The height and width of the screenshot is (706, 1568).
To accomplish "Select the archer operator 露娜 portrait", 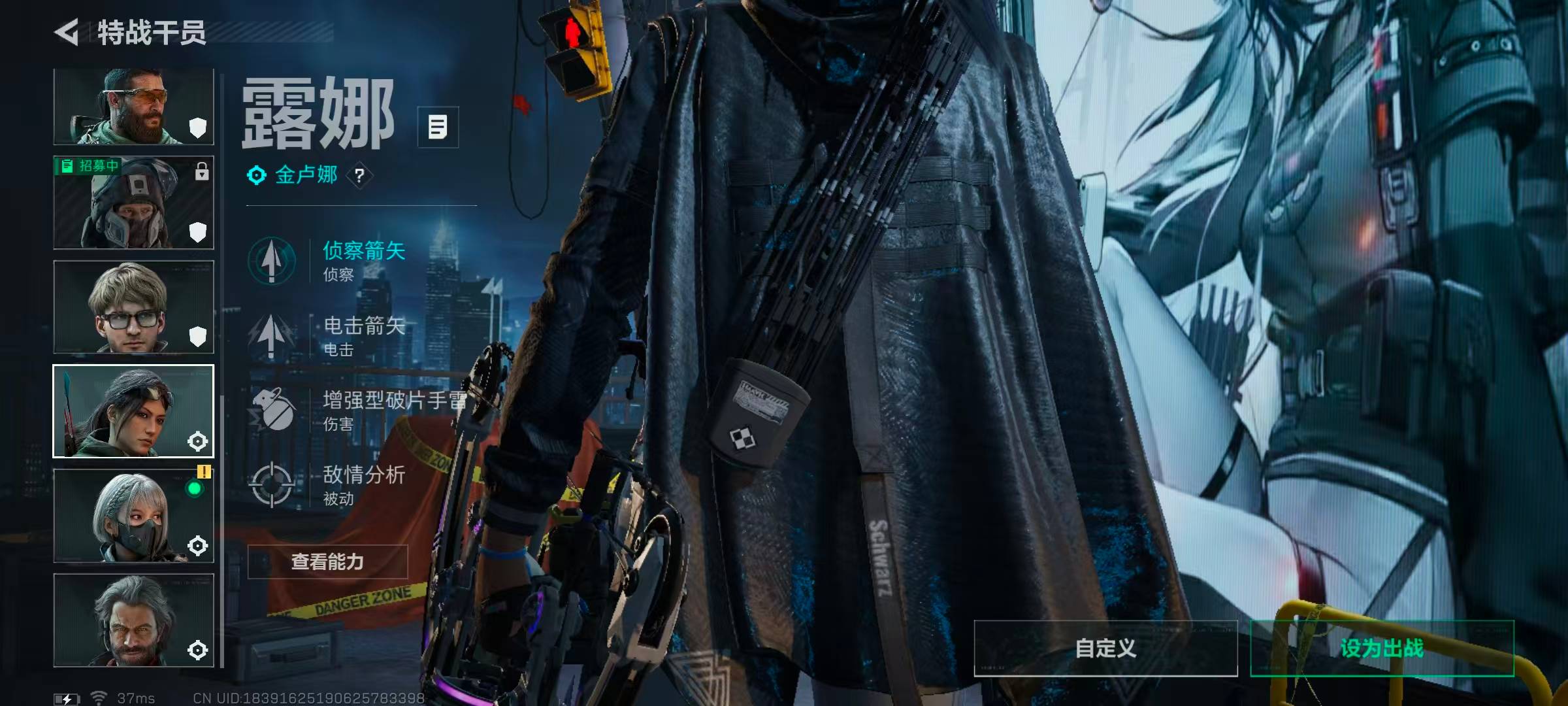I will [x=133, y=411].
